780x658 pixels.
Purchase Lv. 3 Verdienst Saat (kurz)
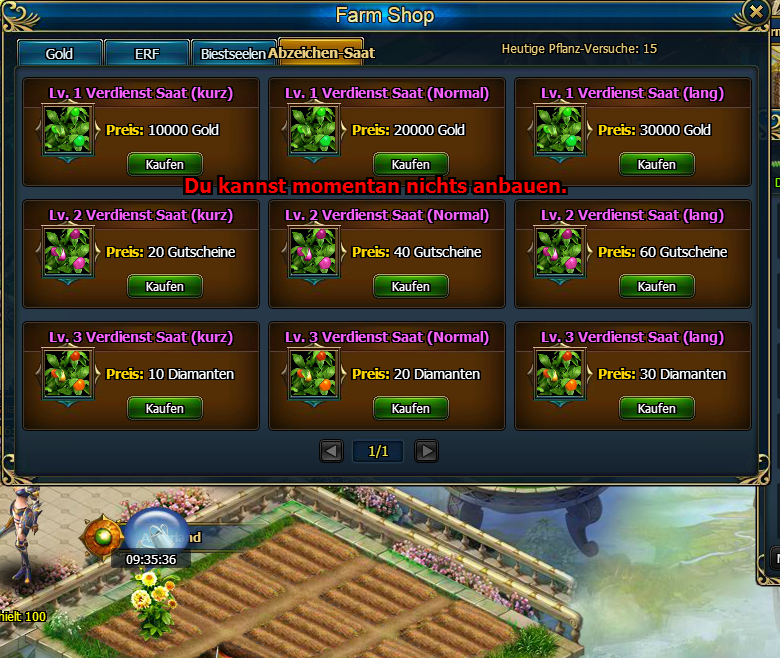point(165,408)
